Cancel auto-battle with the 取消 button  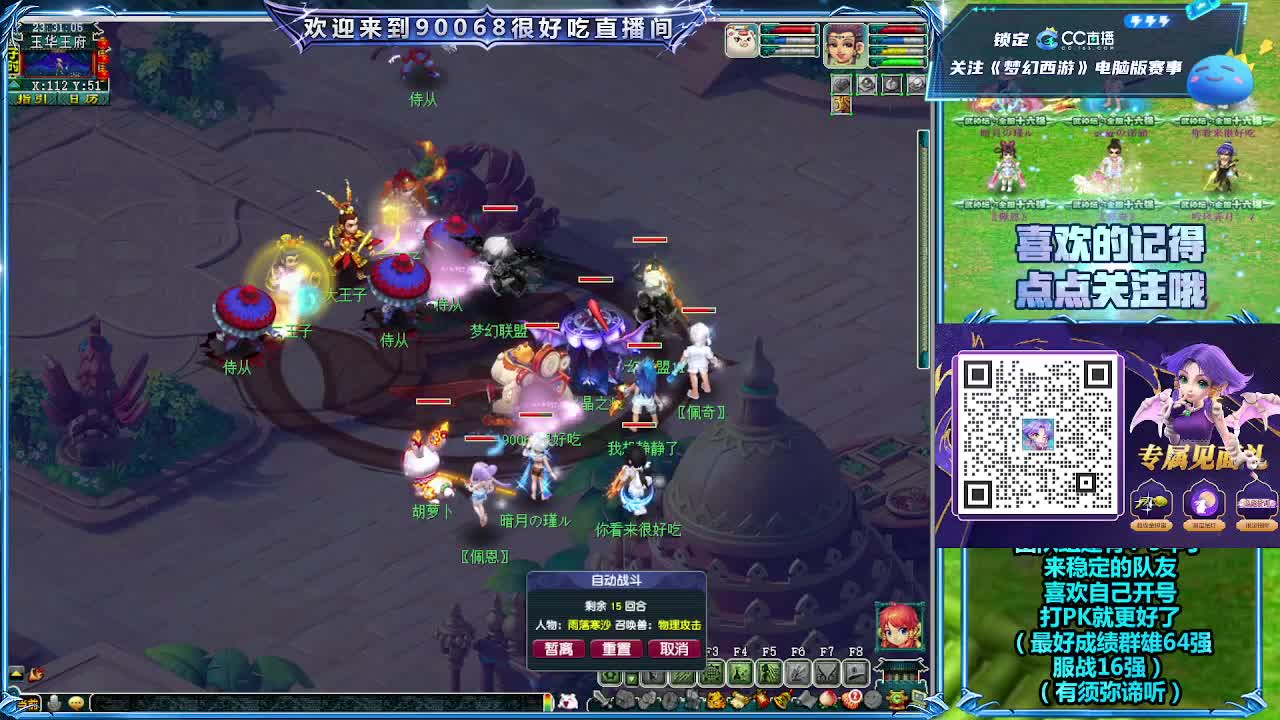(x=675, y=647)
